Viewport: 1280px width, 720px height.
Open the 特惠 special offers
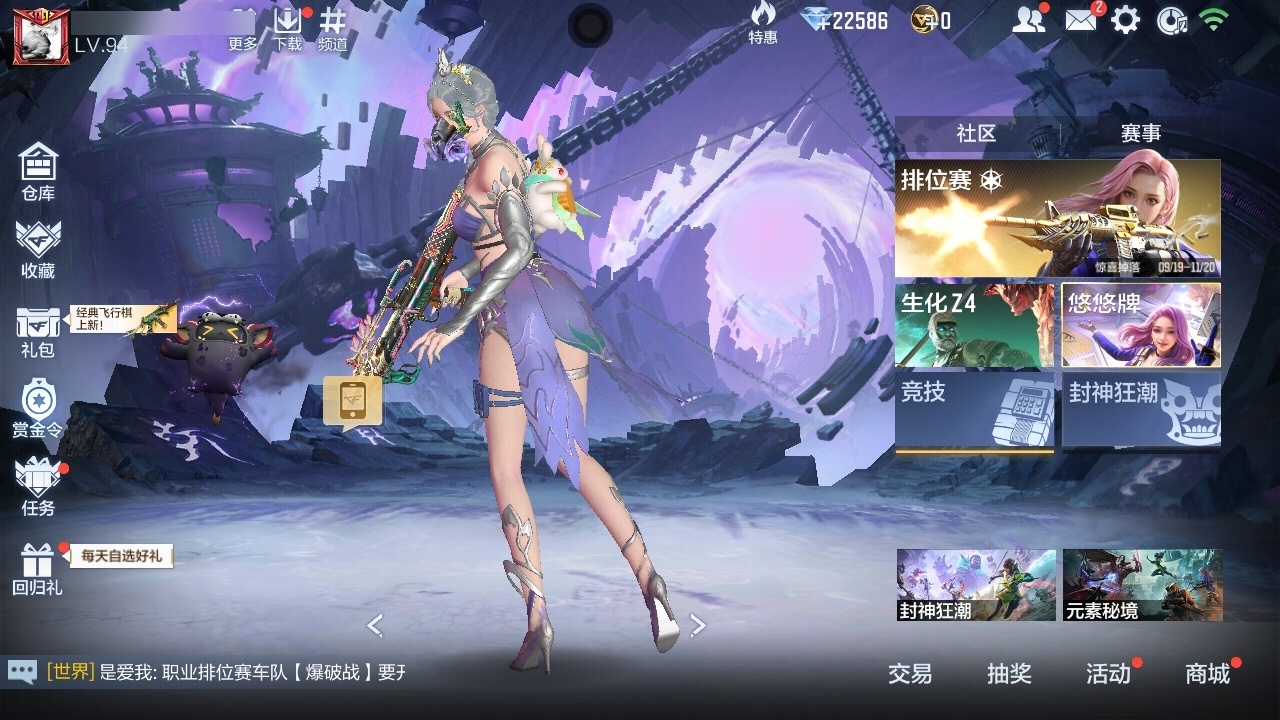click(x=763, y=22)
